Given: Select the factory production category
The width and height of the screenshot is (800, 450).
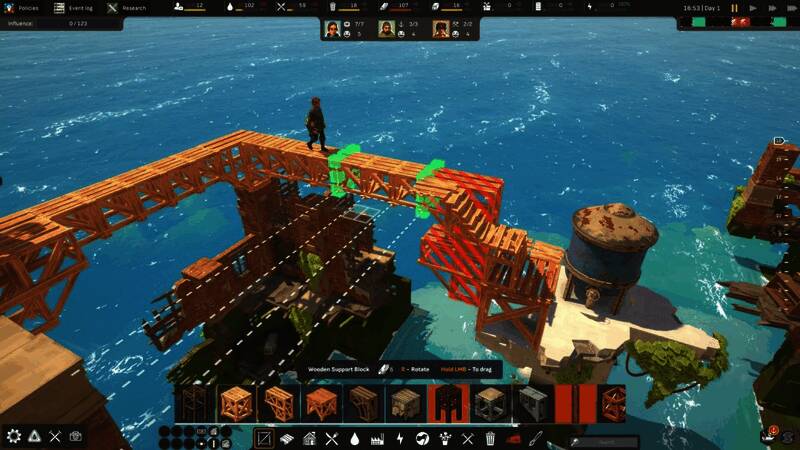Looking at the screenshot, I should pos(377,438).
